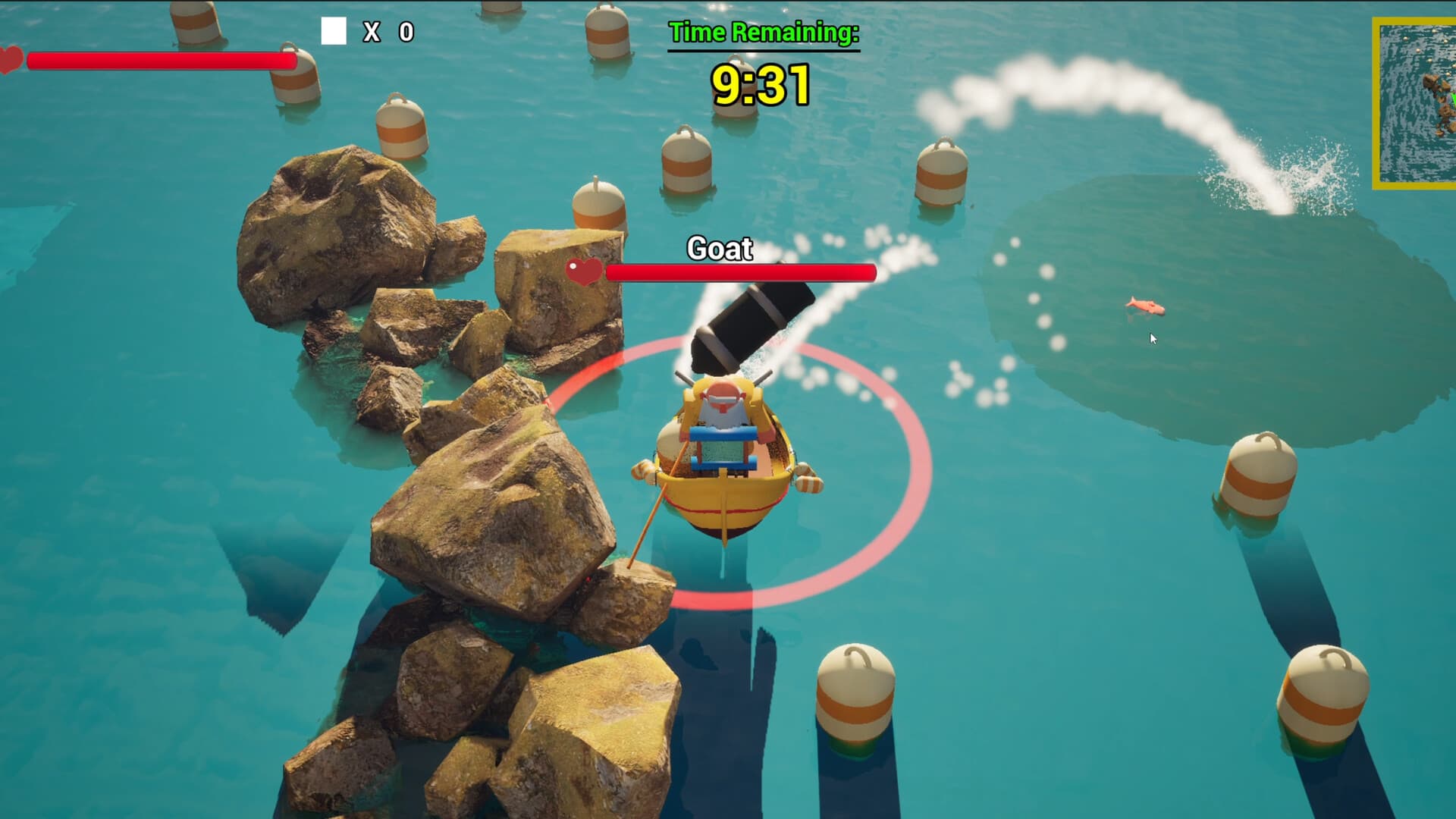Screen dimensions: 1456x819
Task: Click Goat's red health bar
Action: pyautogui.click(x=739, y=271)
